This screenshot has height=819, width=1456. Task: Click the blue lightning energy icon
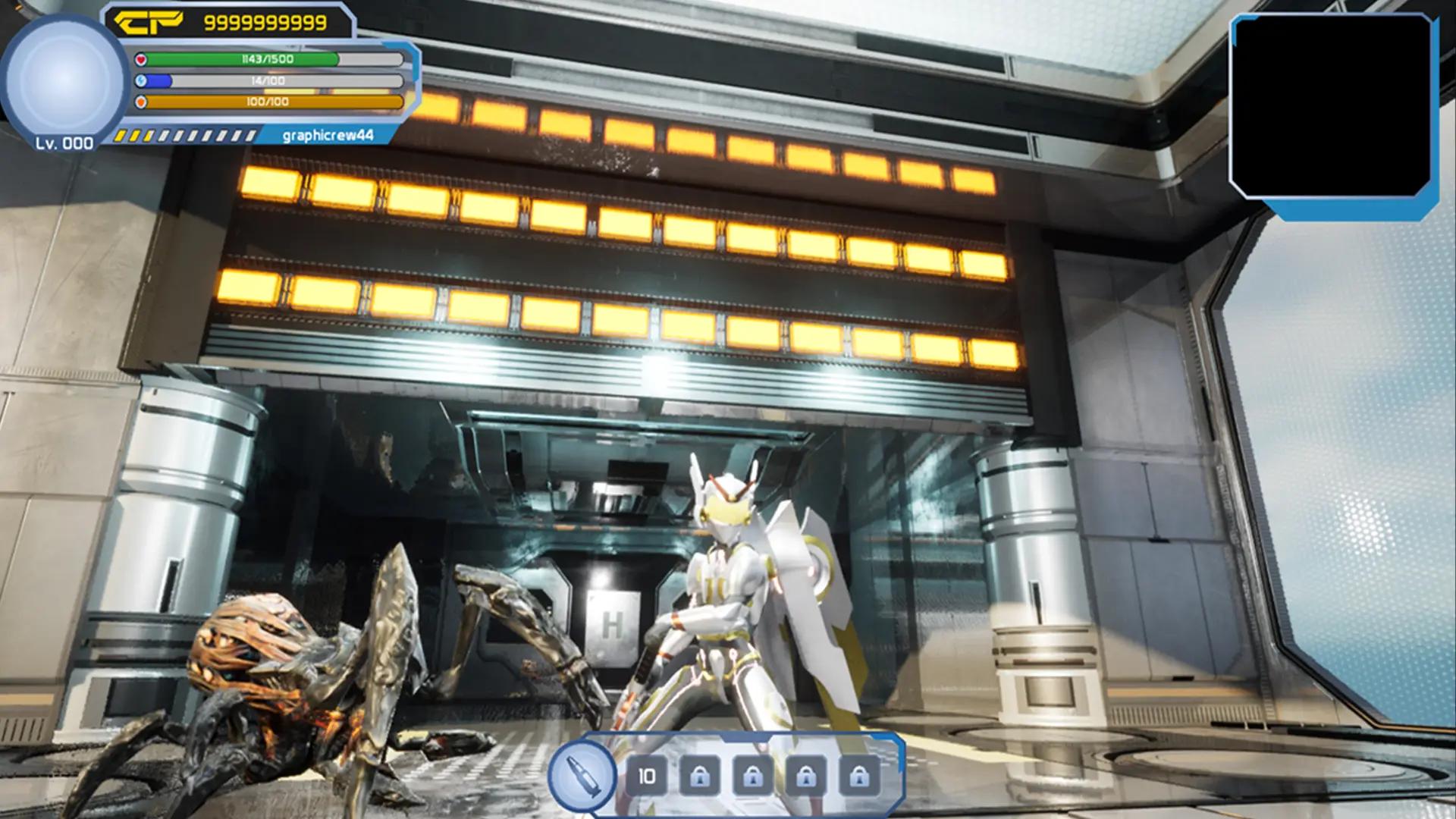click(x=141, y=78)
